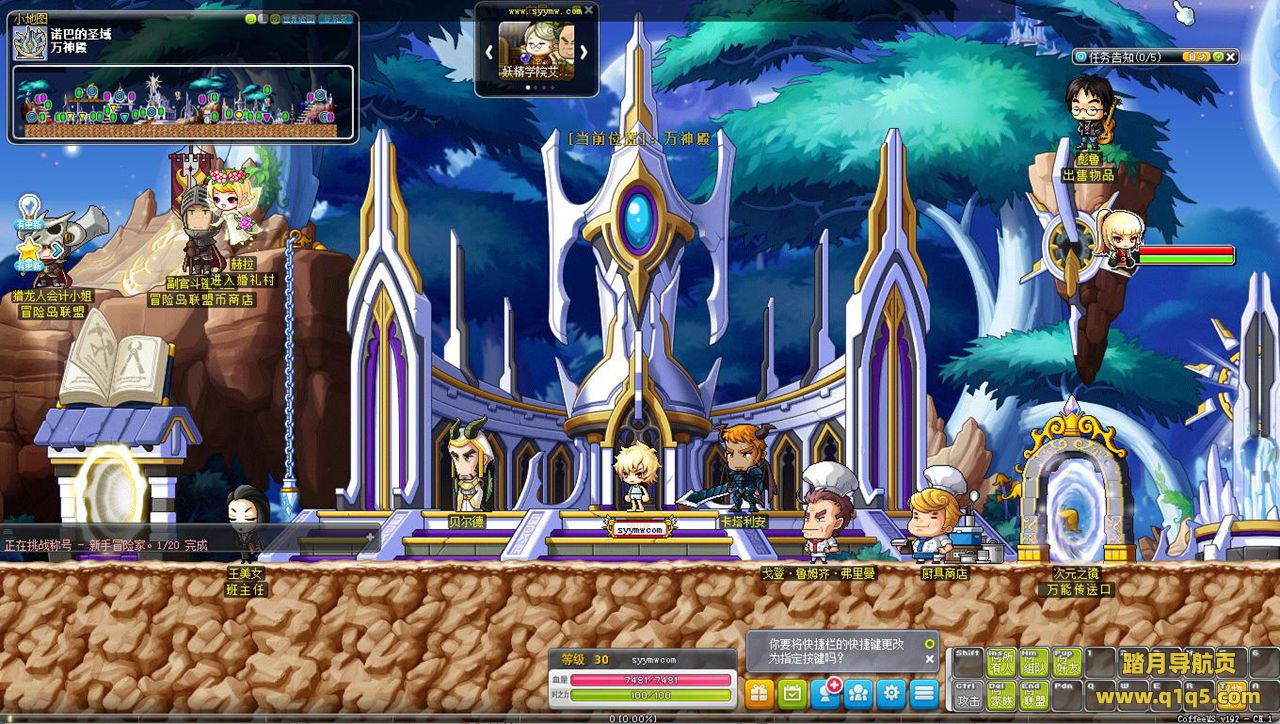Open the three-line main menu button
This screenshot has height=724, width=1280.
(924, 692)
